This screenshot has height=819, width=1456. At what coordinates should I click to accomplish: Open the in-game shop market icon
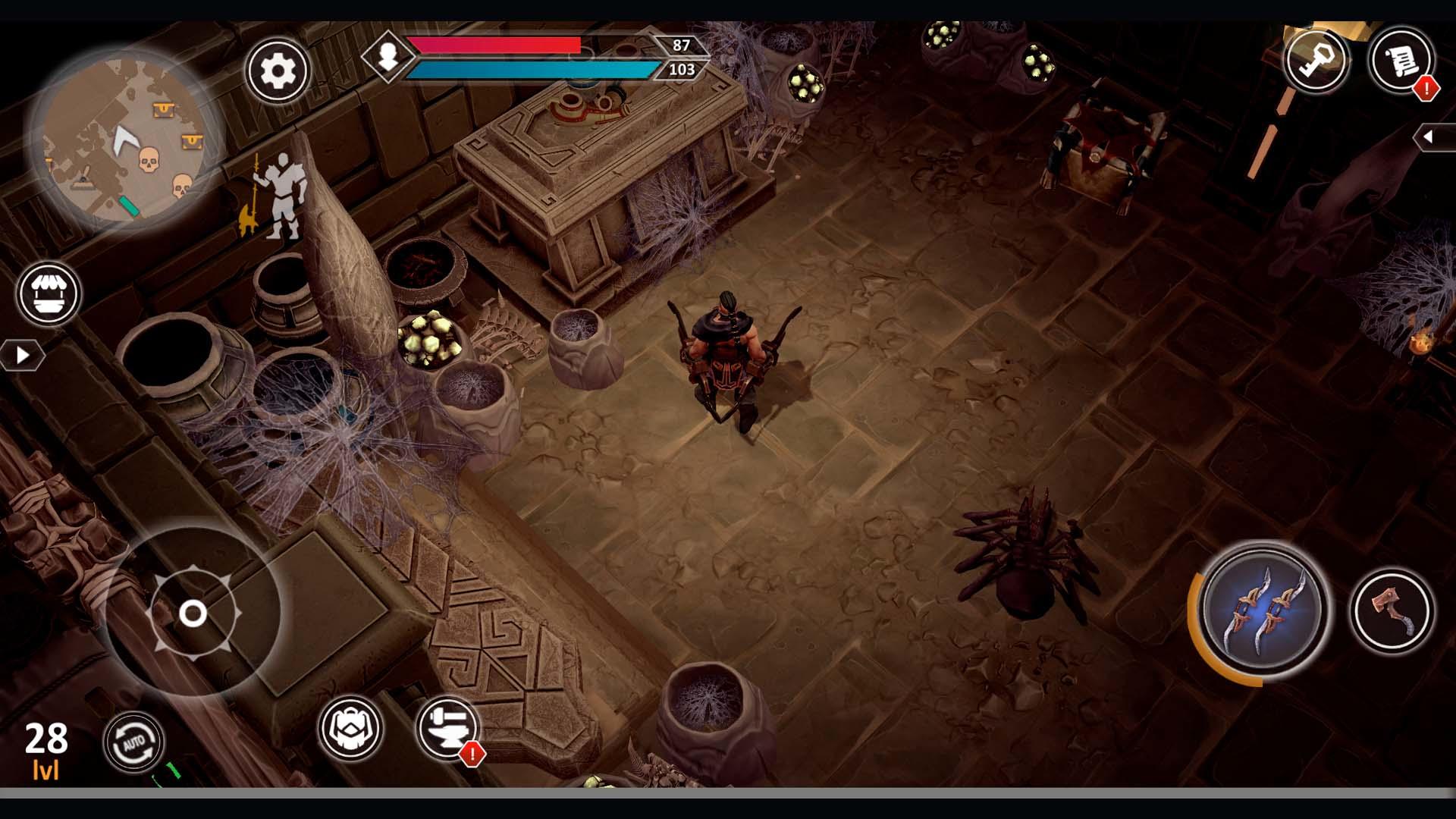[47, 294]
